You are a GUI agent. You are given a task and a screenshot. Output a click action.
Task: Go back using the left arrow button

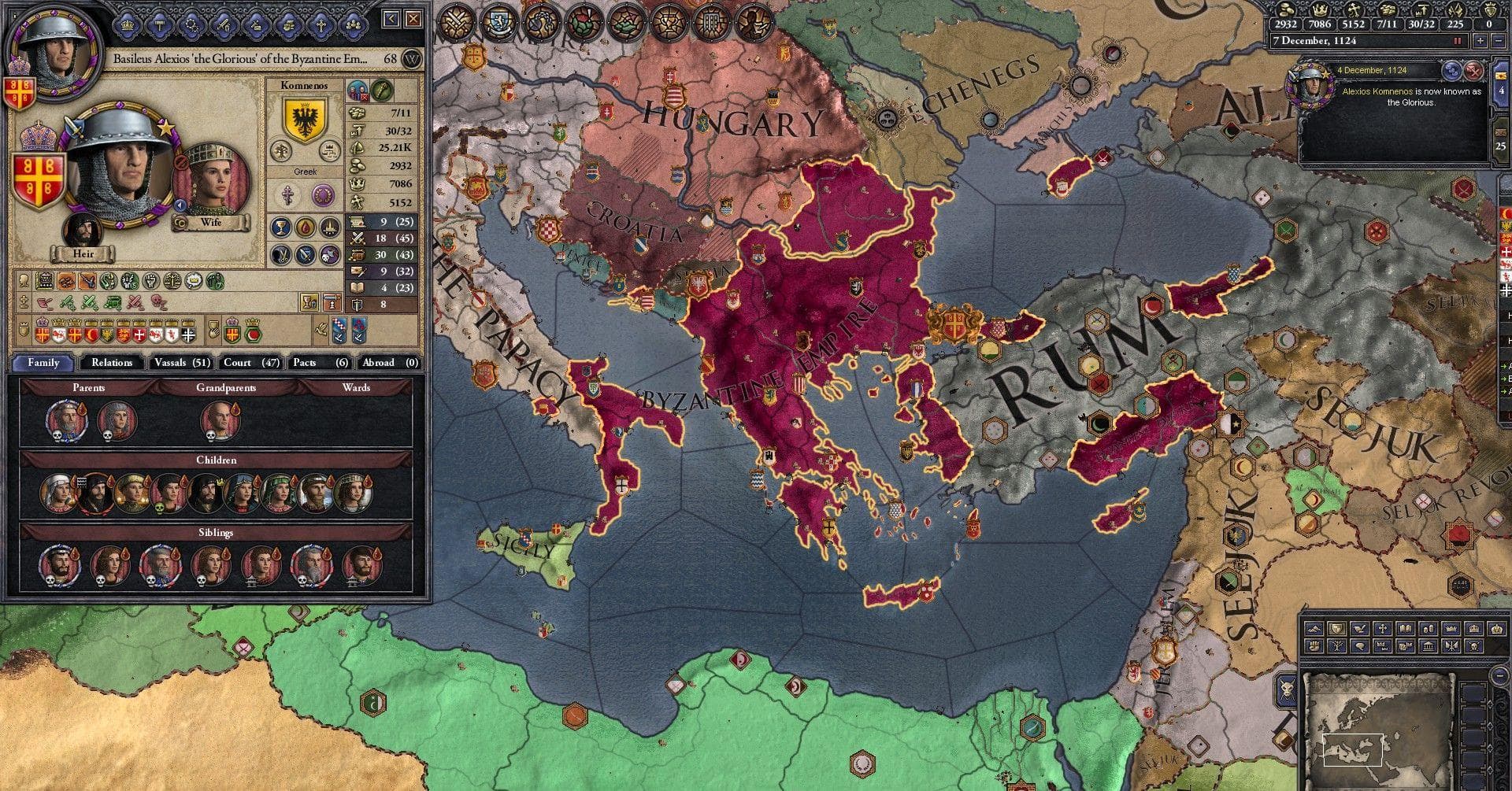(x=392, y=18)
